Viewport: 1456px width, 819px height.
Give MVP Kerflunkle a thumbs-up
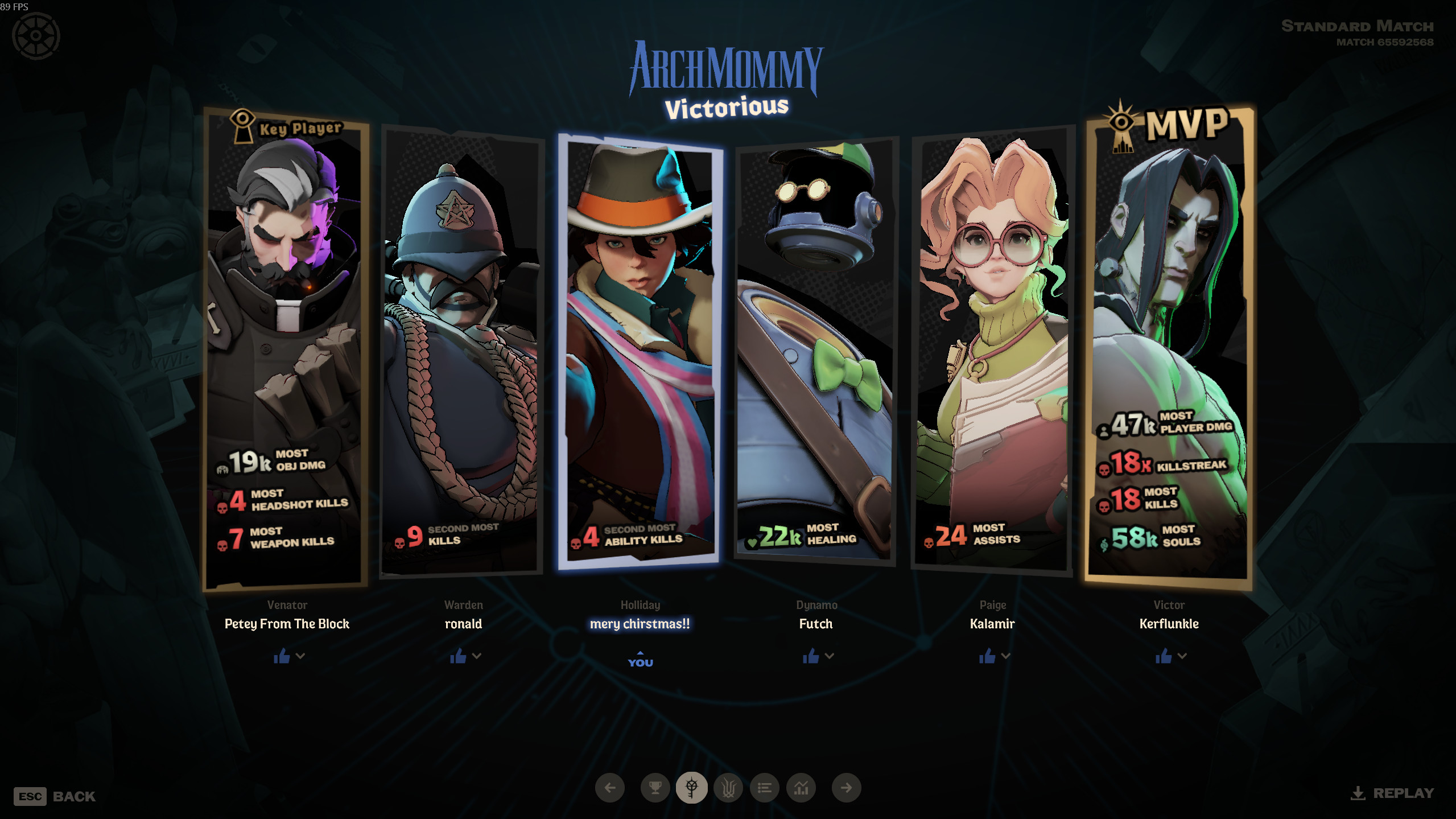point(1164,657)
